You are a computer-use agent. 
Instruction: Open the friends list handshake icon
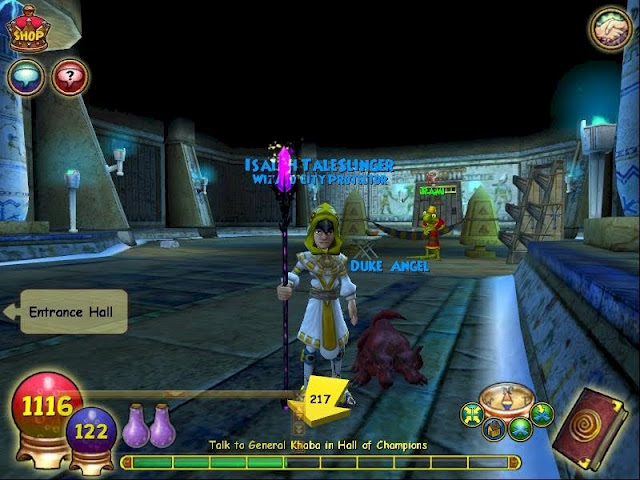pyautogui.click(x=609, y=29)
